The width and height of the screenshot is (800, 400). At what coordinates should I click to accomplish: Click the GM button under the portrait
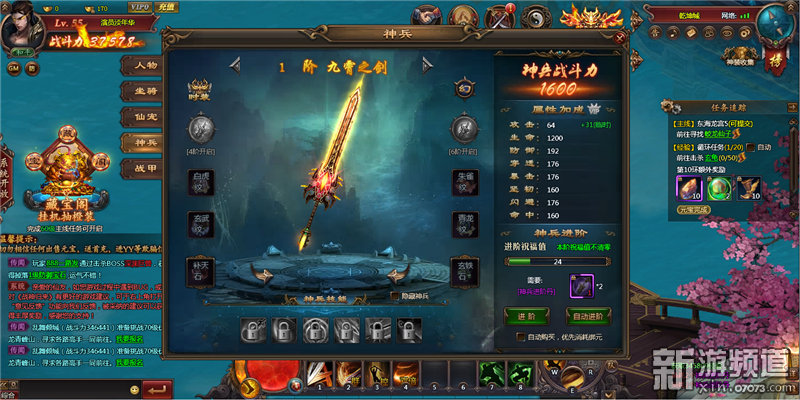(x=14, y=68)
